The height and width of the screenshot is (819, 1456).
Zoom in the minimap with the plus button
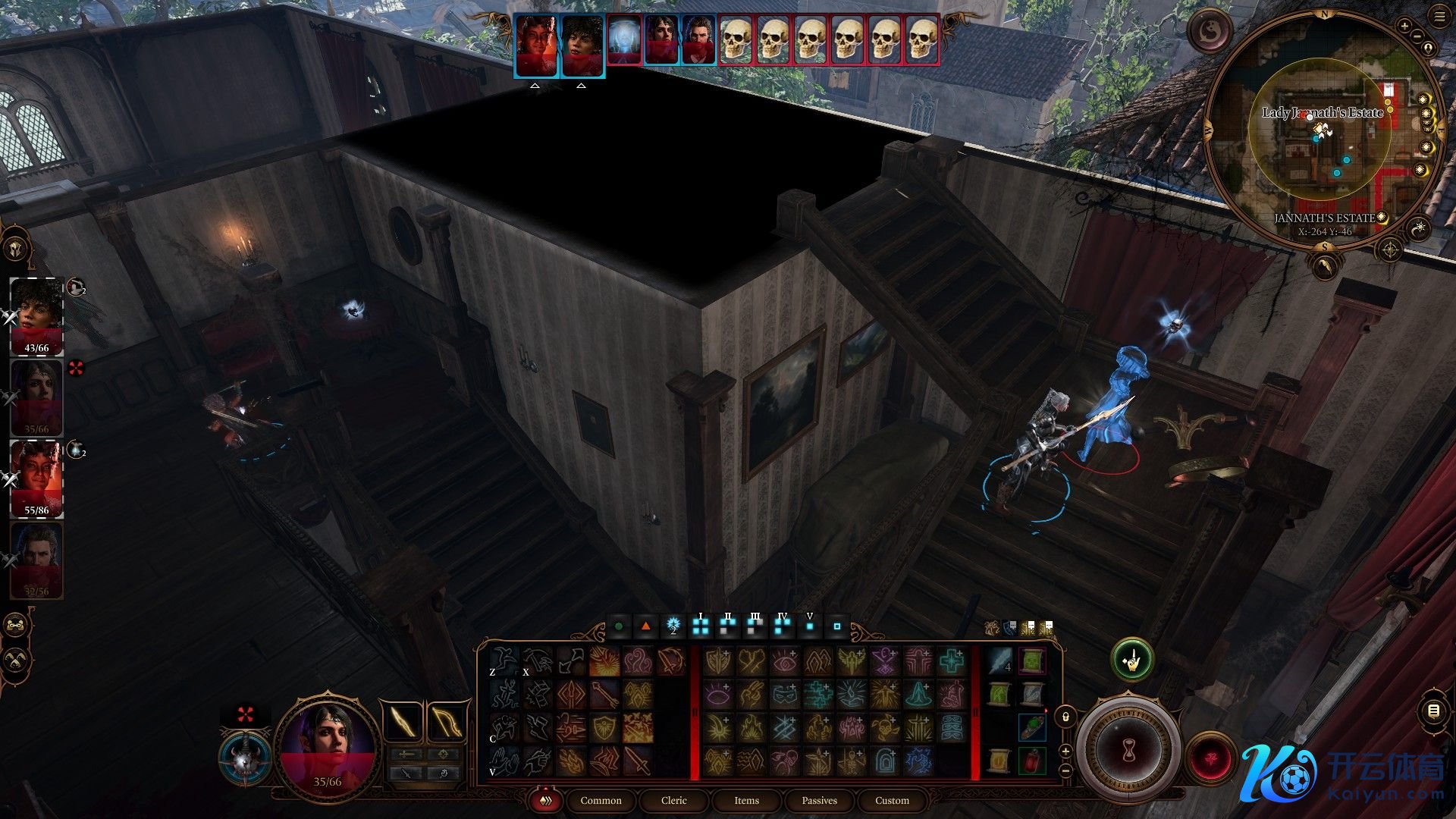[1404, 27]
